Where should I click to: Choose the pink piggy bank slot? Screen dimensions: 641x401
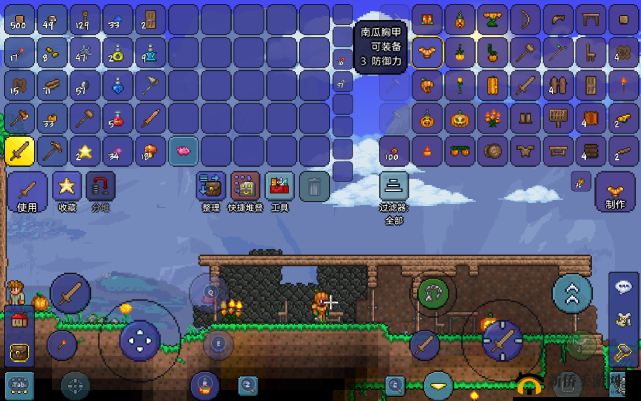pos(183,151)
